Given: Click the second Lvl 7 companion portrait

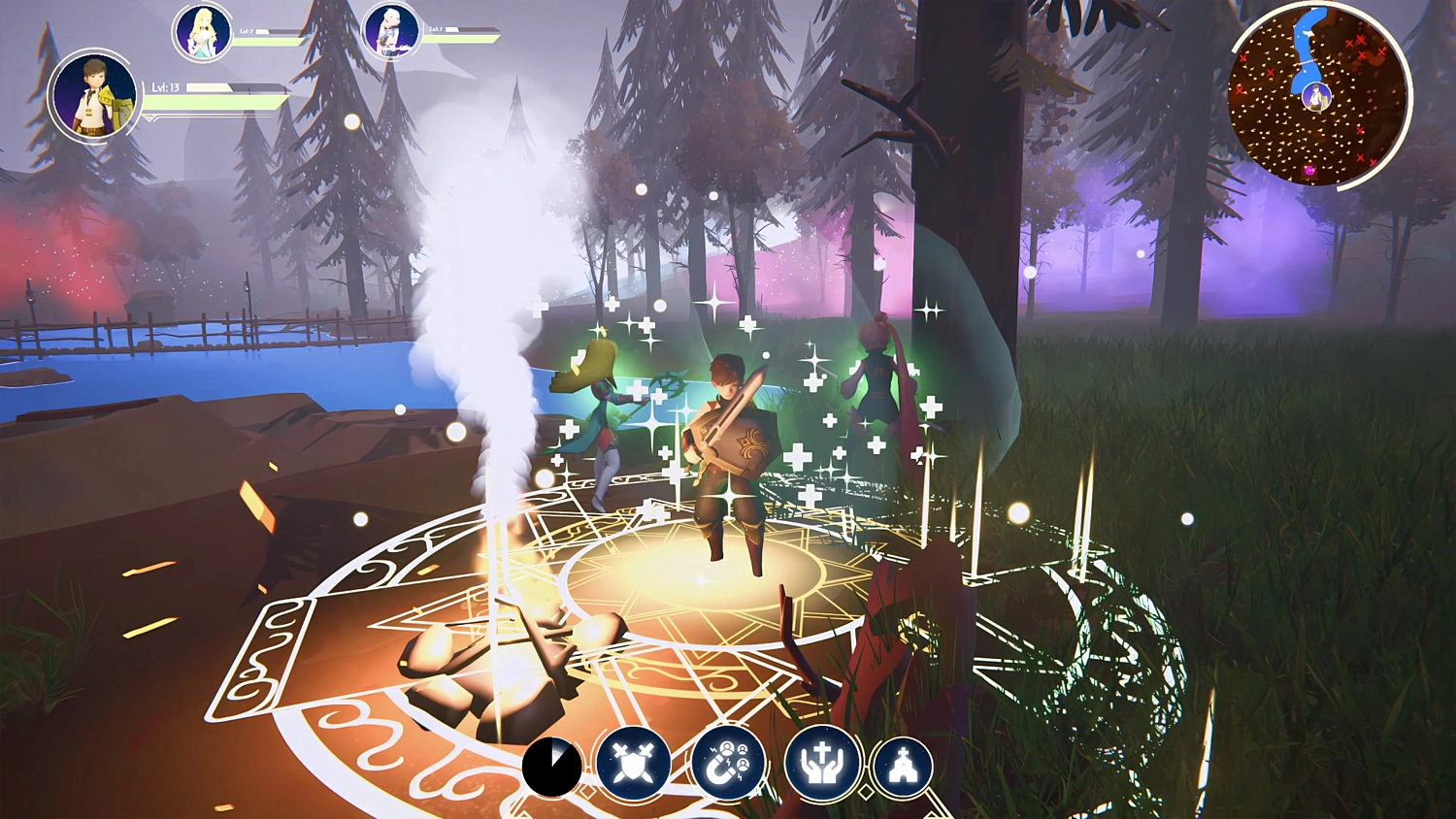Looking at the screenshot, I should pyautogui.click(x=389, y=30).
